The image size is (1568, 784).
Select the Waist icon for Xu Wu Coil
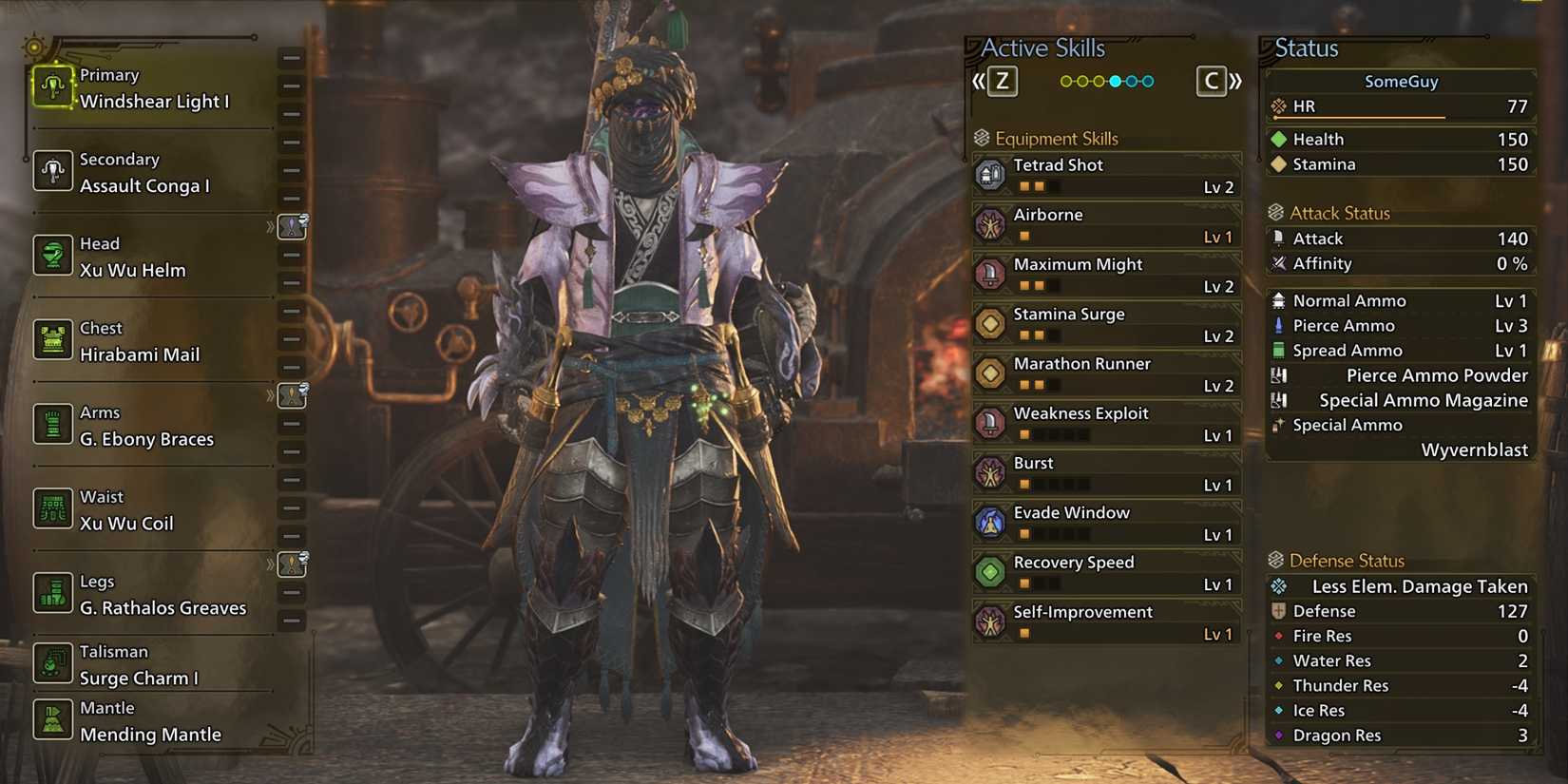tap(52, 508)
